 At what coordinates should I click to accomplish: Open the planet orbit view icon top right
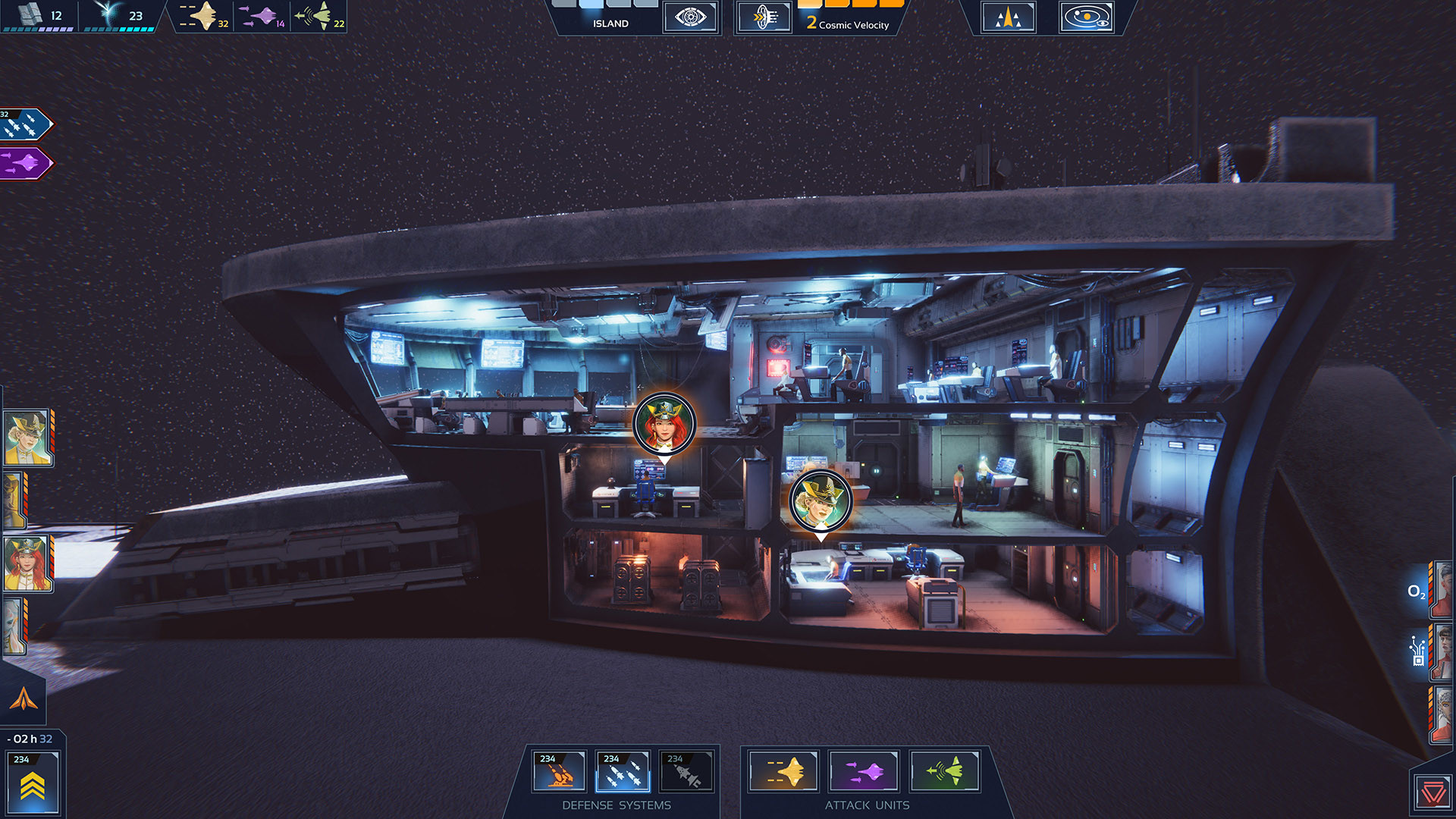[1086, 18]
